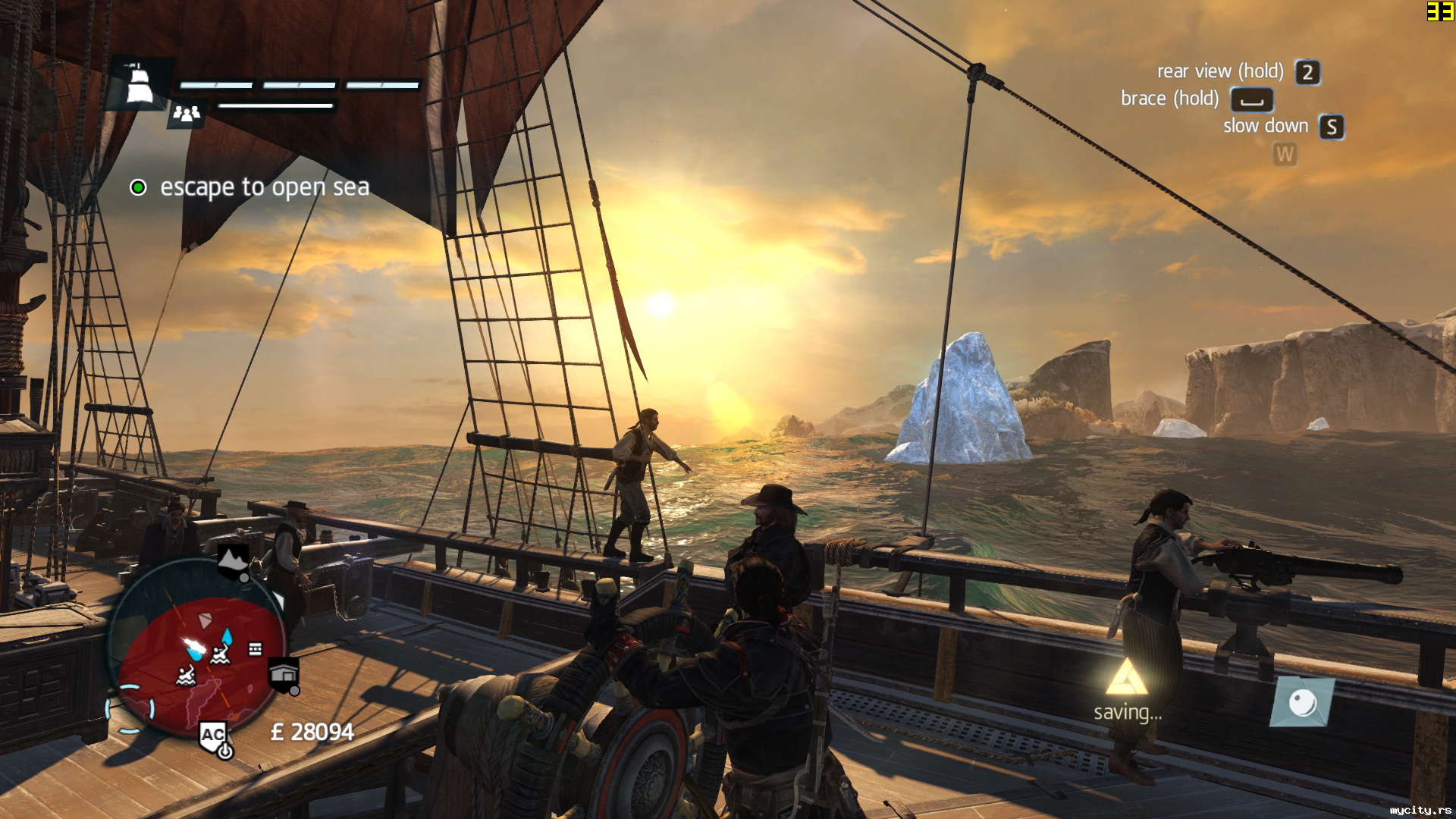1456x819 pixels.
Task: Select the round shot cannonball weapon icon
Action: click(1302, 703)
